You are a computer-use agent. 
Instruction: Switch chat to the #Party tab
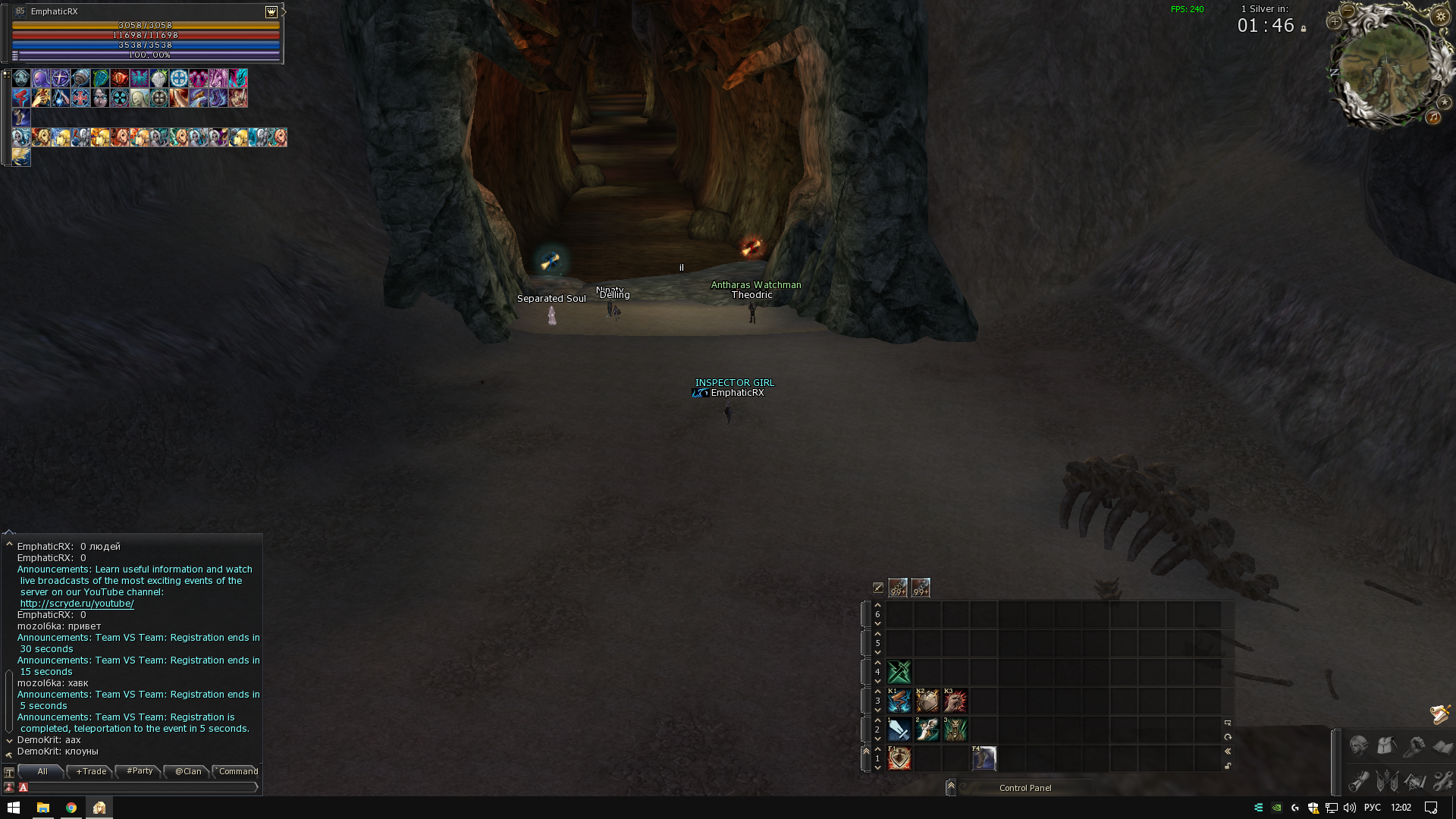click(140, 771)
